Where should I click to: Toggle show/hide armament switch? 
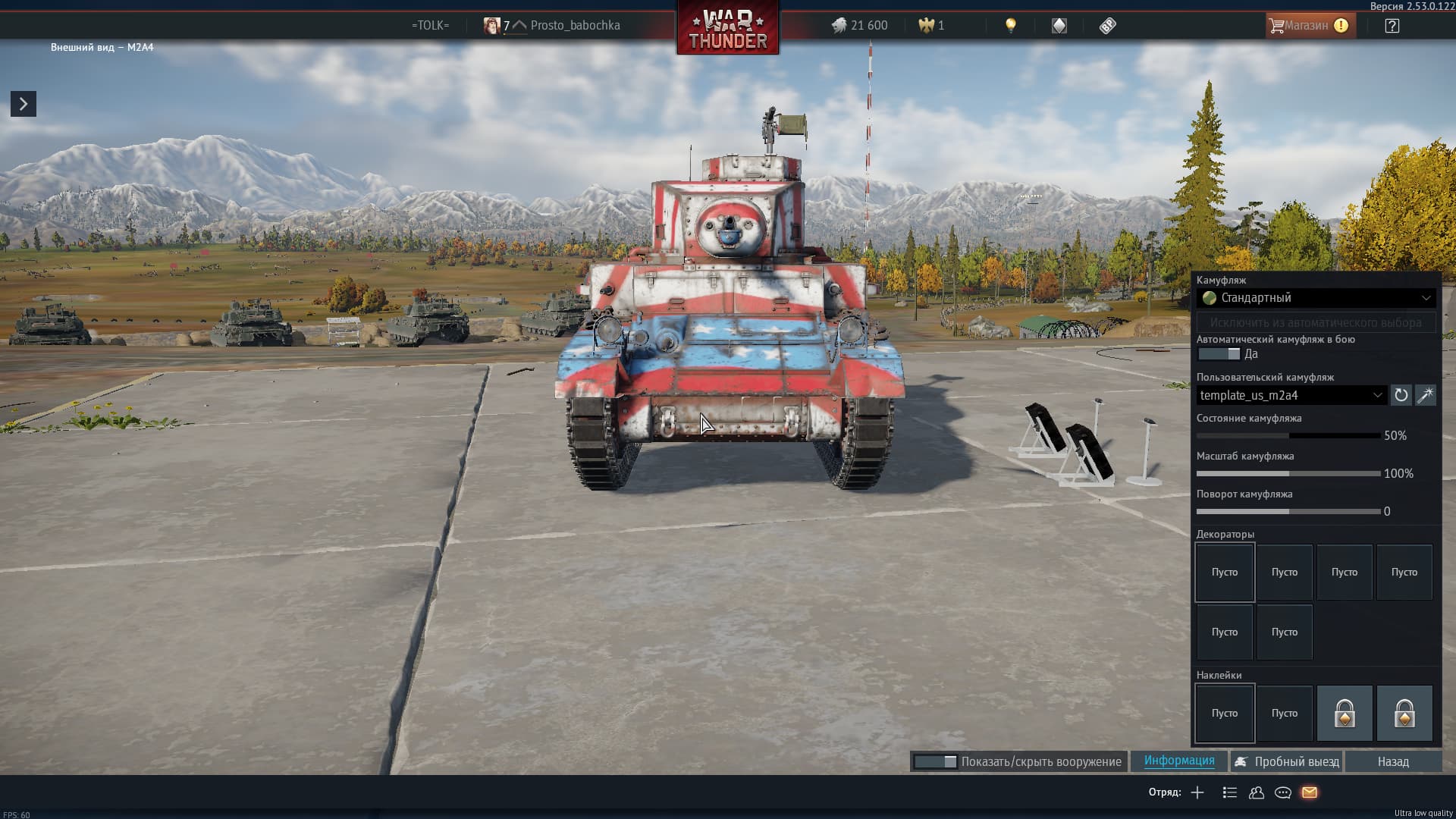[x=935, y=762]
